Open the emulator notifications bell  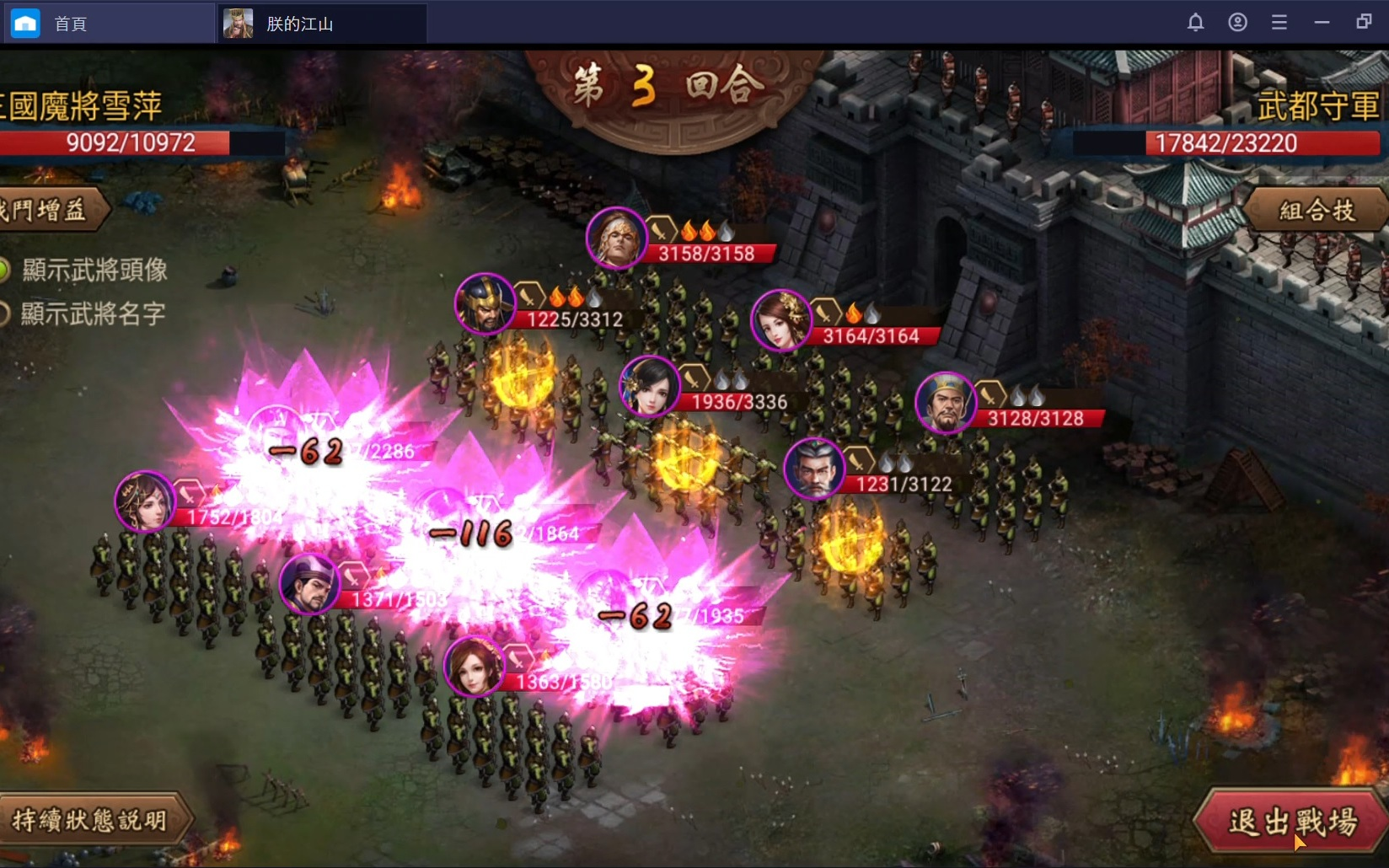1195,23
